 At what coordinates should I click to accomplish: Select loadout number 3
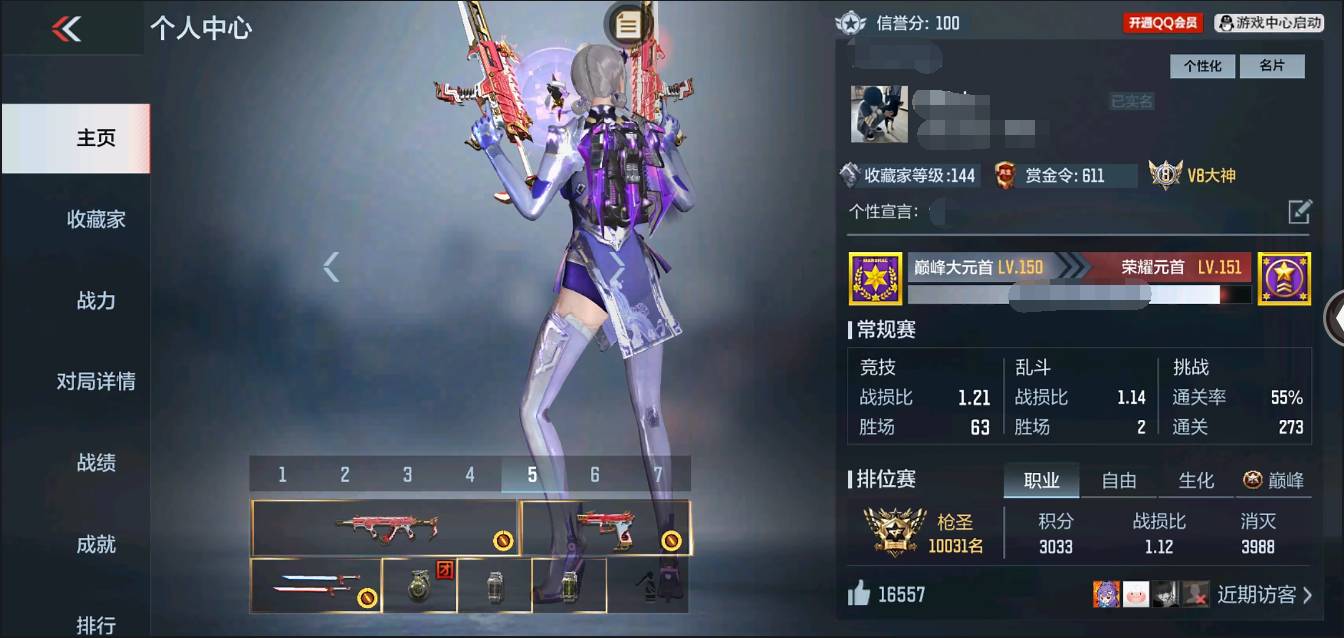point(407,475)
